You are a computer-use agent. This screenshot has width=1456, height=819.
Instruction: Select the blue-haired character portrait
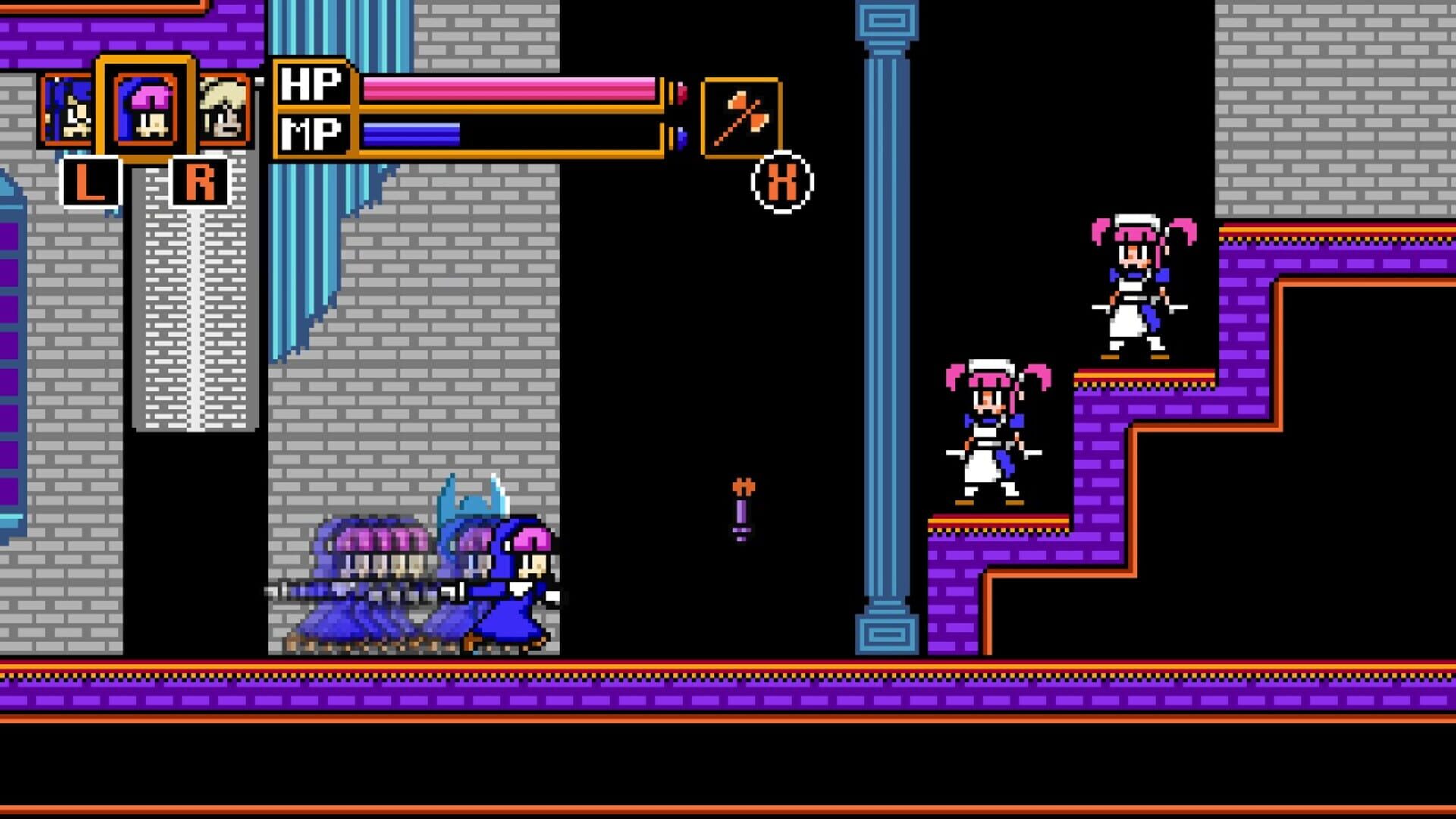pyautogui.click(x=67, y=110)
